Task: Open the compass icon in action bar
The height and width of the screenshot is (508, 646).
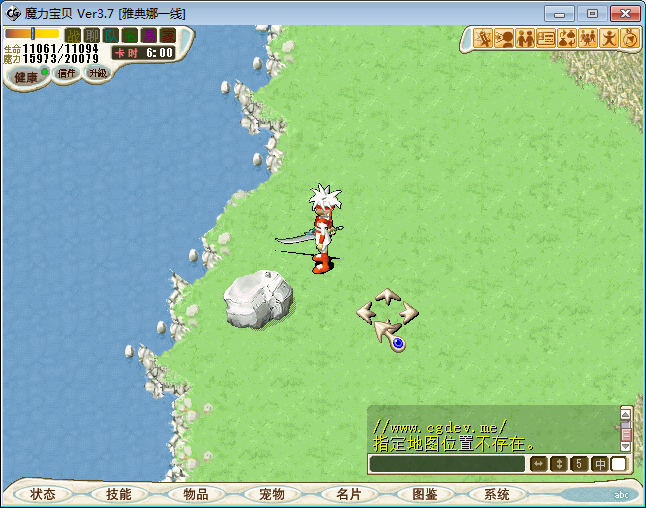Action: [630, 39]
